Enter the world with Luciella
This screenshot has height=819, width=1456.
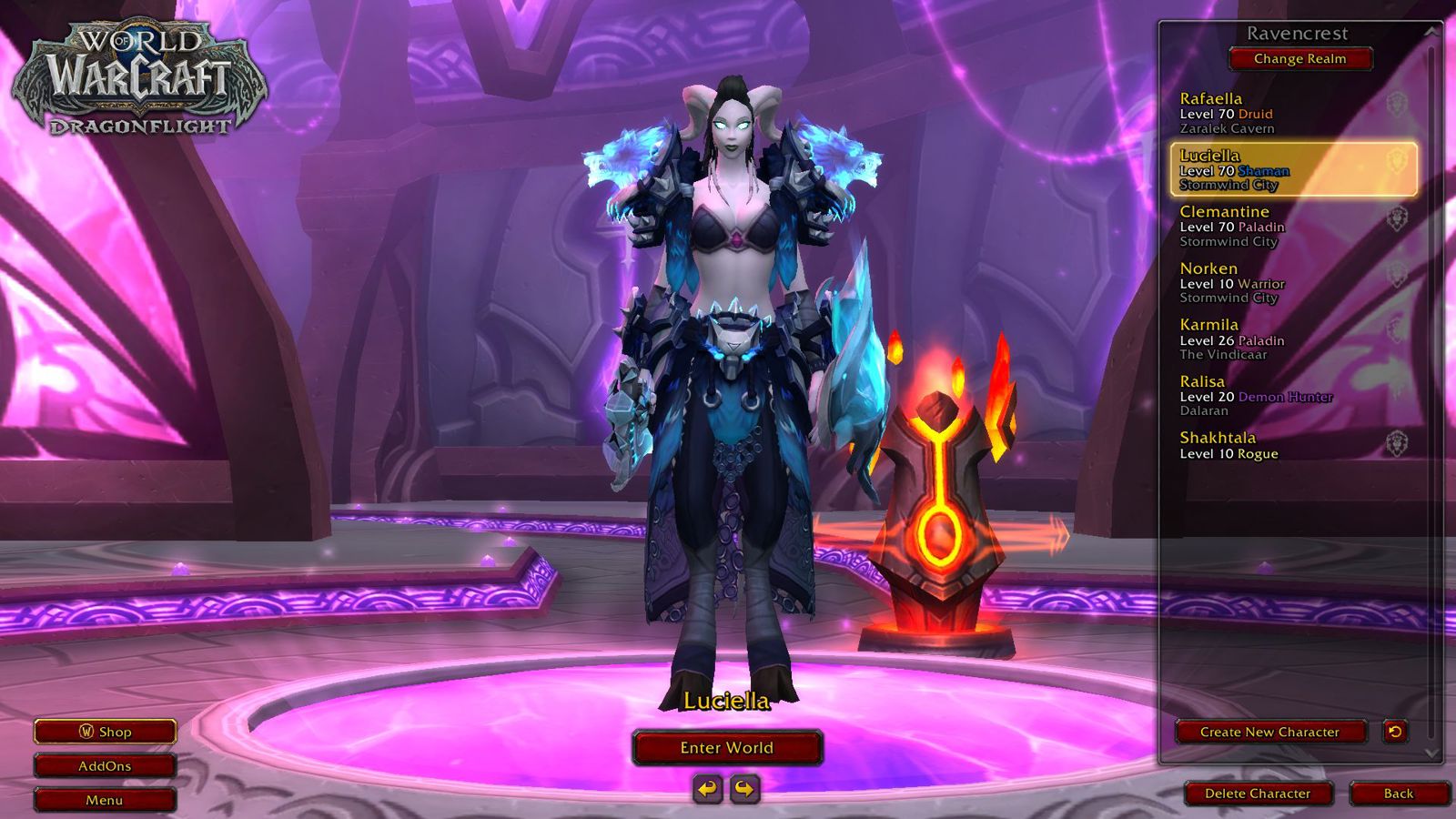tap(727, 748)
